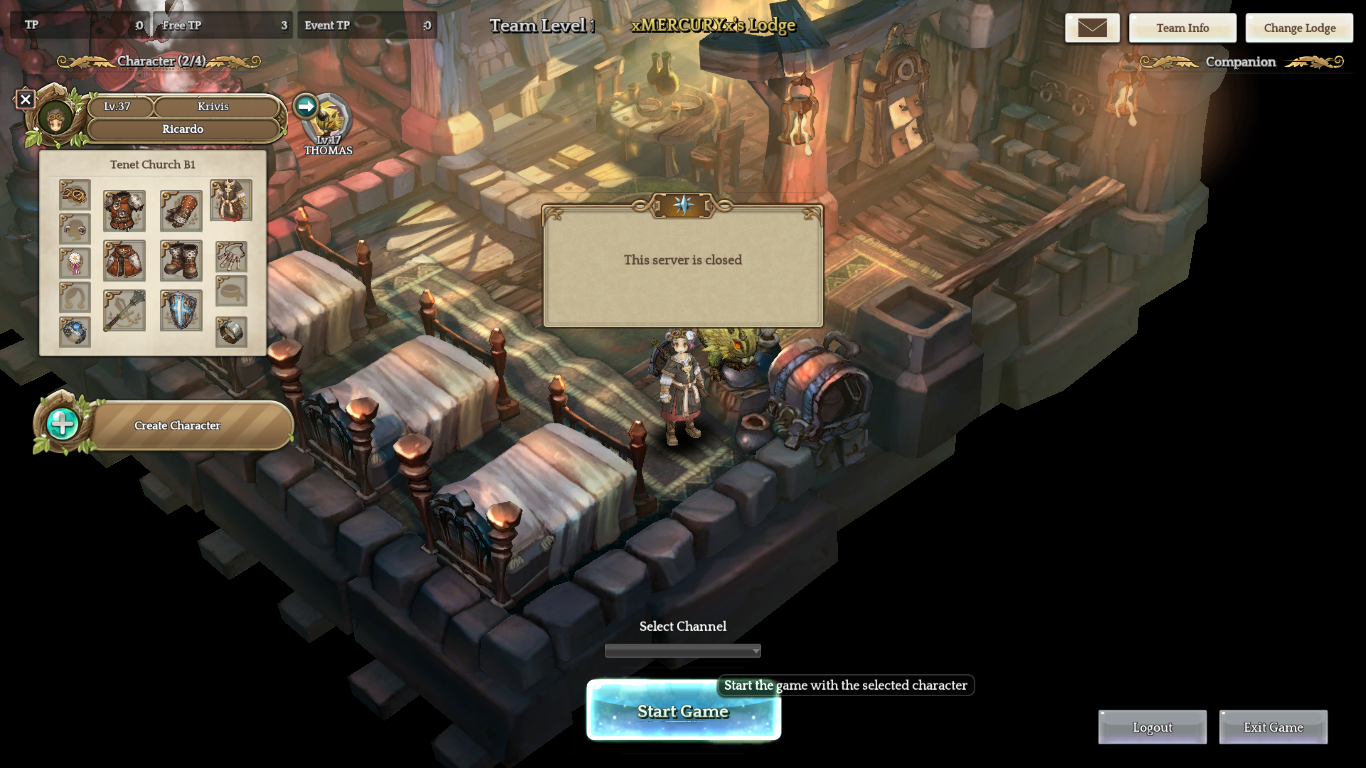Select the blue cross shield slot
The height and width of the screenshot is (768, 1366).
click(181, 311)
